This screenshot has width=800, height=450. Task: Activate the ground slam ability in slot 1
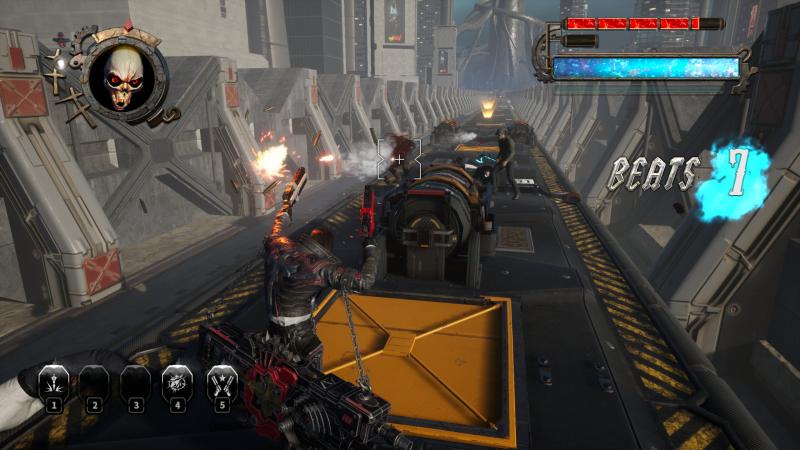[52, 383]
